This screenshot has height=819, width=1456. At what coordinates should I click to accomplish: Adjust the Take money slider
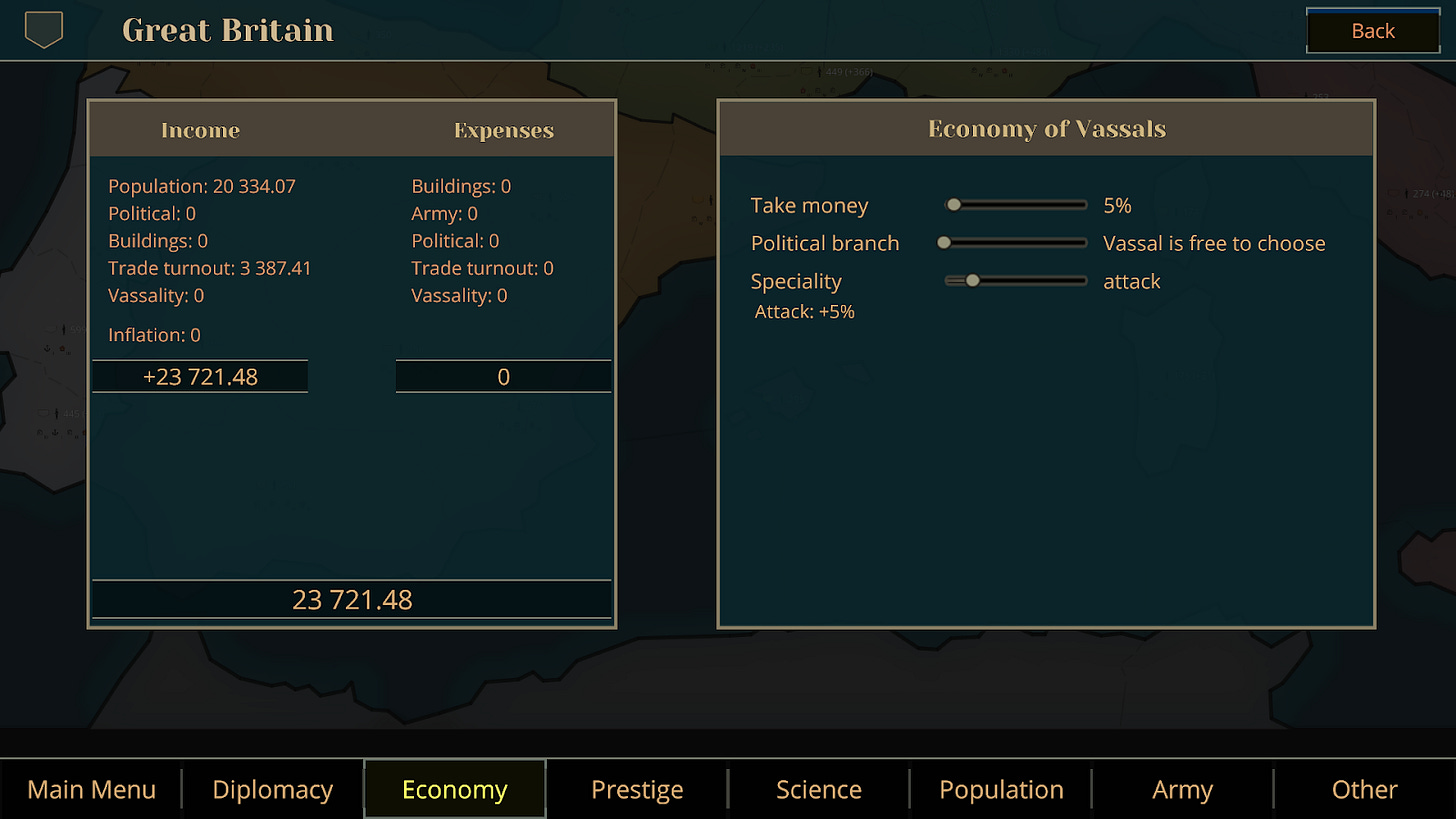pos(955,204)
